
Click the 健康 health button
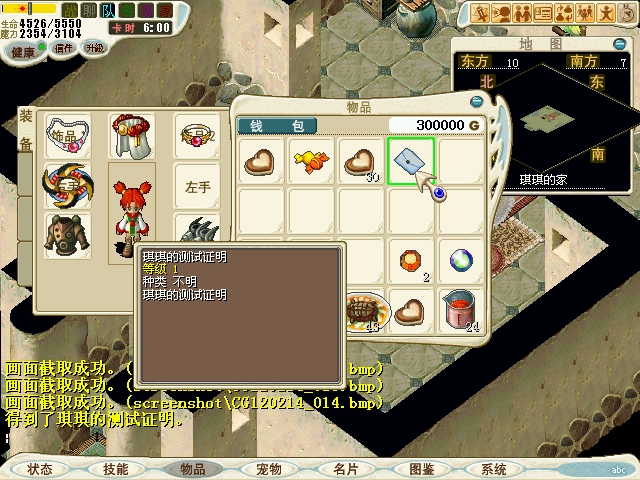(x=21, y=48)
